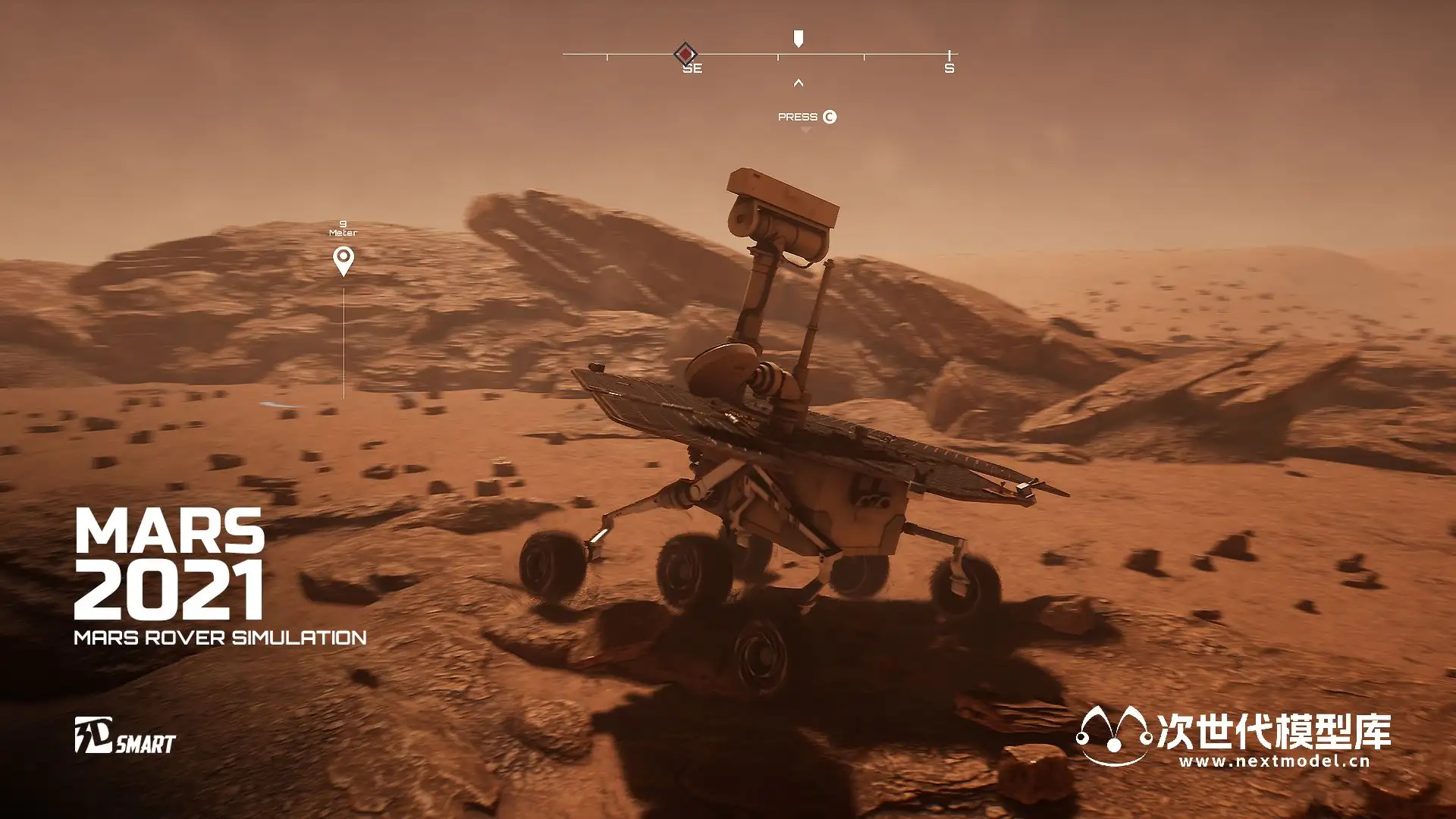The height and width of the screenshot is (819, 1456).
Task: Click the white pointer marker above the compass
Action: coord(798,39)
